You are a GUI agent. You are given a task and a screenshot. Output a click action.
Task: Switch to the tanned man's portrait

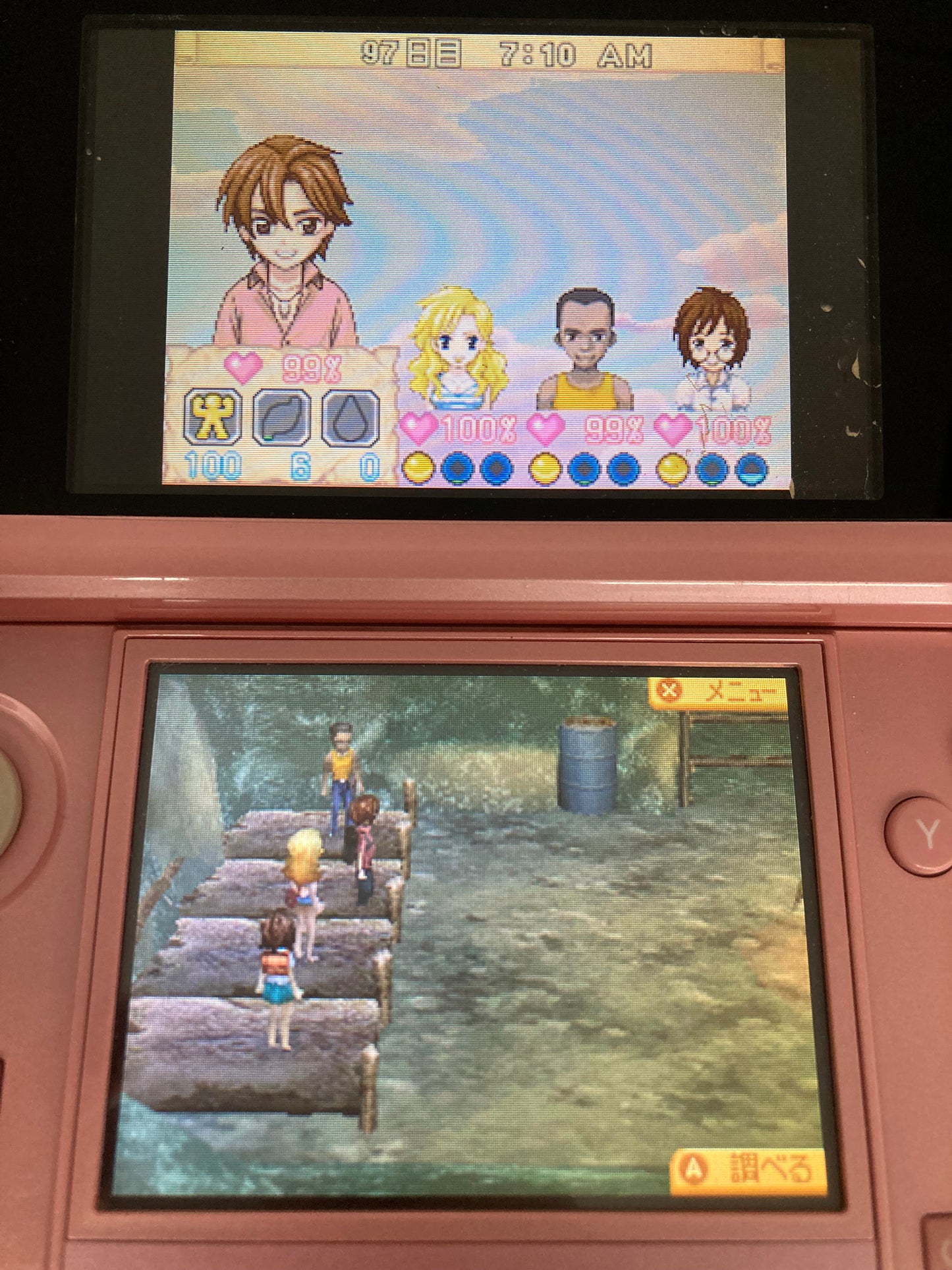(585, 333)
